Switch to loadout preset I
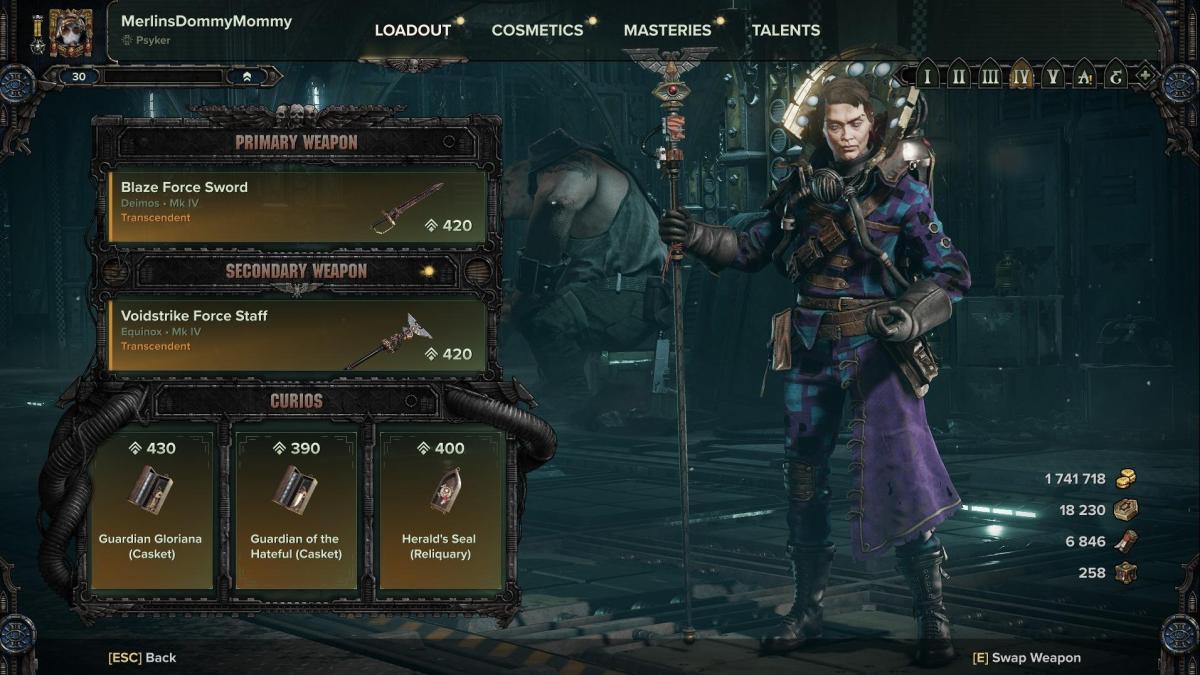 [927, 76]
